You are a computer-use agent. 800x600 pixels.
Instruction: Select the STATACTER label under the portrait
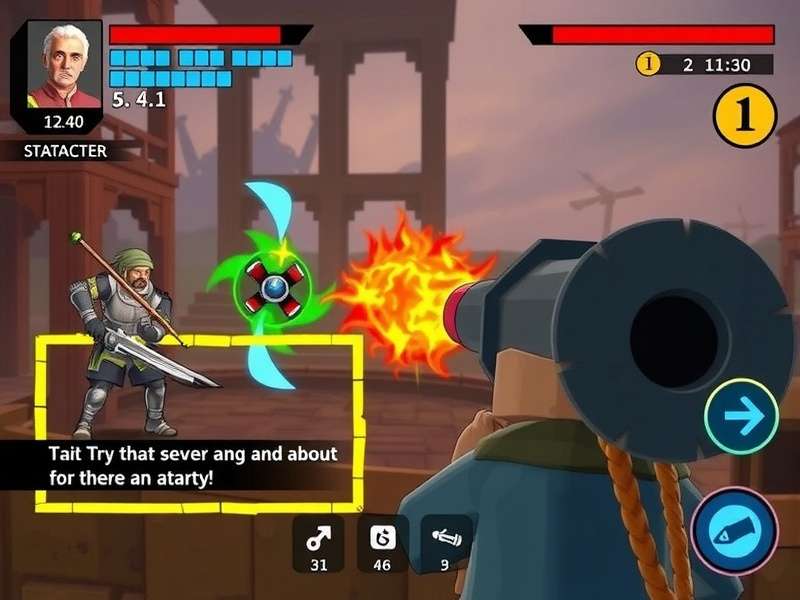click(66, 152)
